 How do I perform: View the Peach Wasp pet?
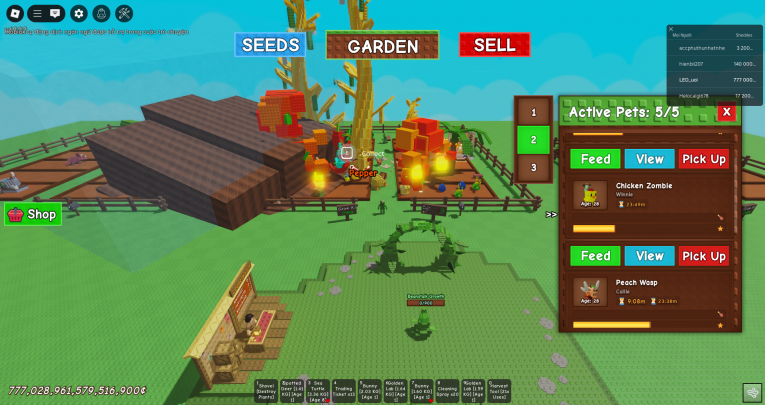point(650,256)
